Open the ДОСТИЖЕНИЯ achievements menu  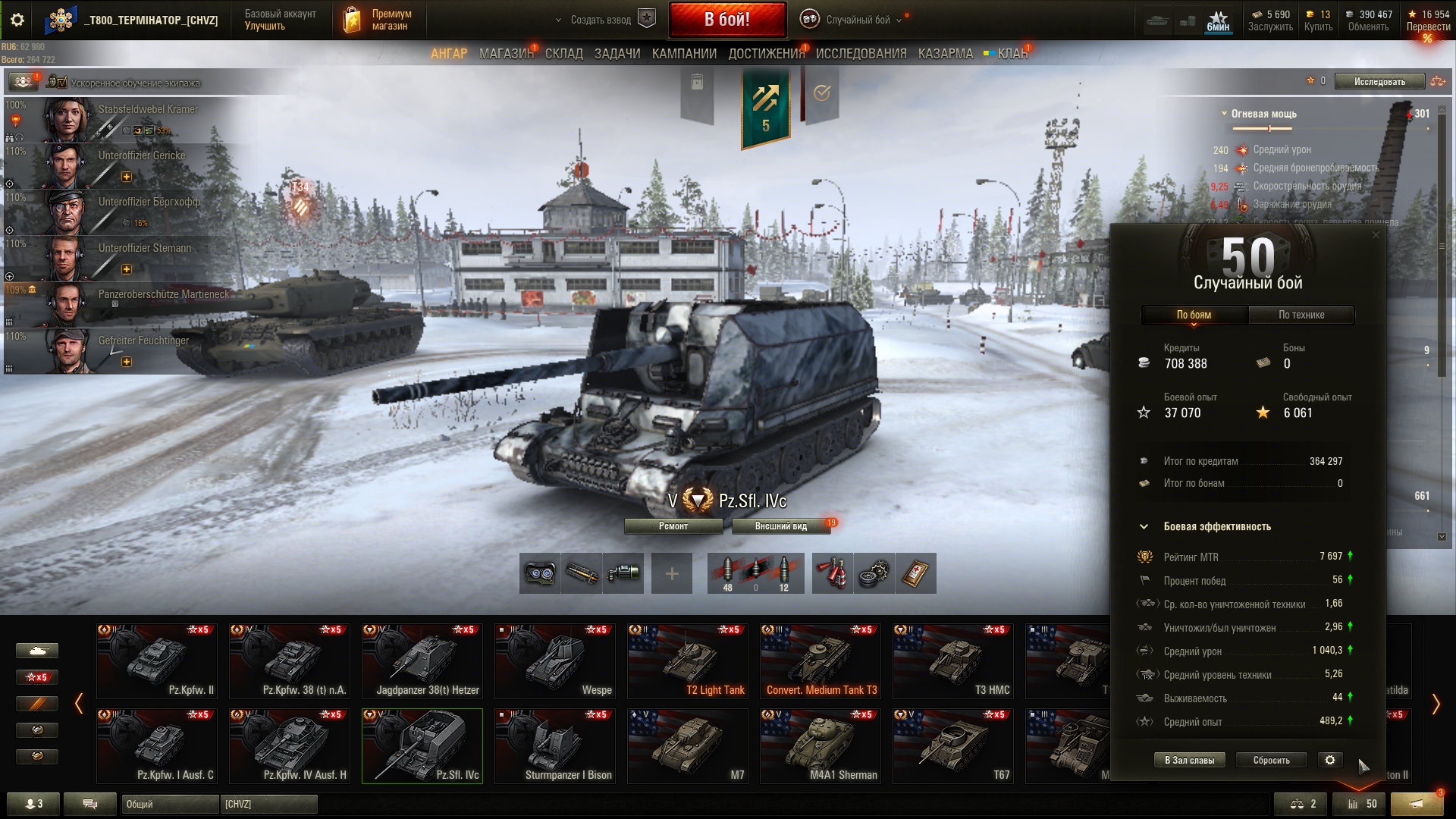766,54
